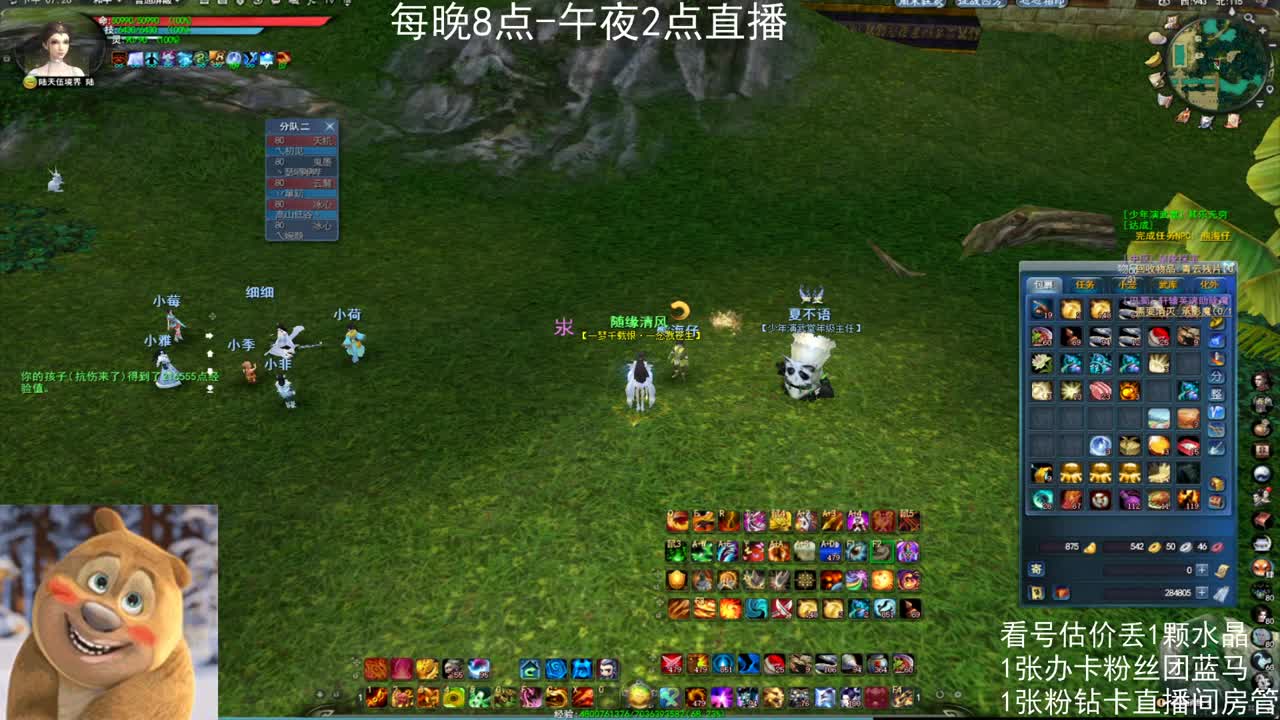Switch to the 武库 tab in the inventory window

(1168, 282)
